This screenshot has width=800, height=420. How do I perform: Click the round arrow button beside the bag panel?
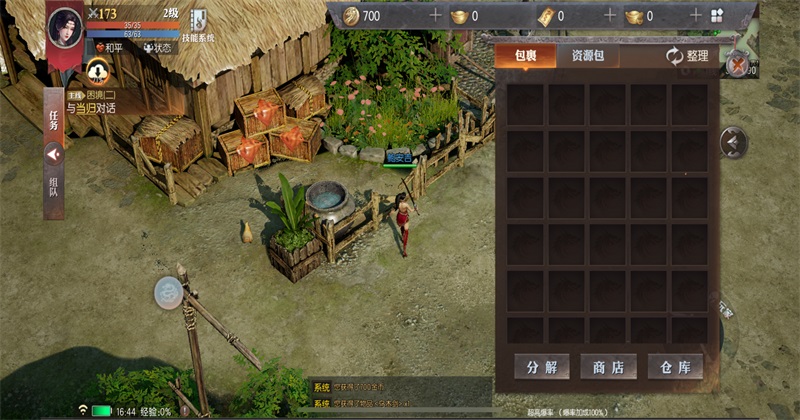tap(733, 143)
